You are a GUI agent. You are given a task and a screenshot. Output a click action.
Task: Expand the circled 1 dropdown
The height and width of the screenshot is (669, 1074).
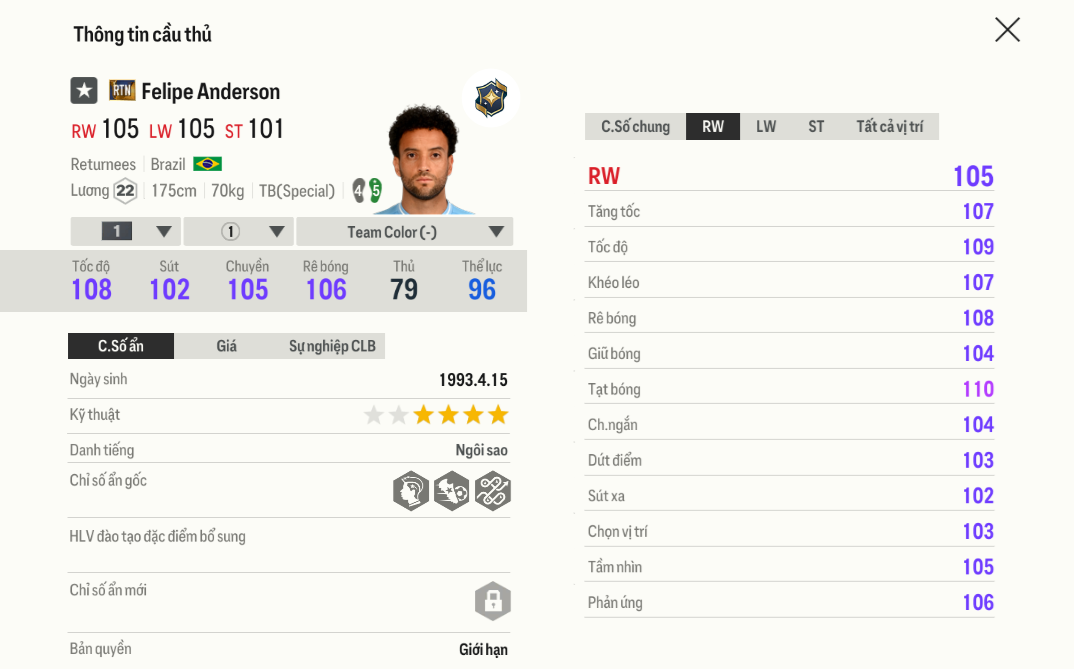[x=239, y=232]
